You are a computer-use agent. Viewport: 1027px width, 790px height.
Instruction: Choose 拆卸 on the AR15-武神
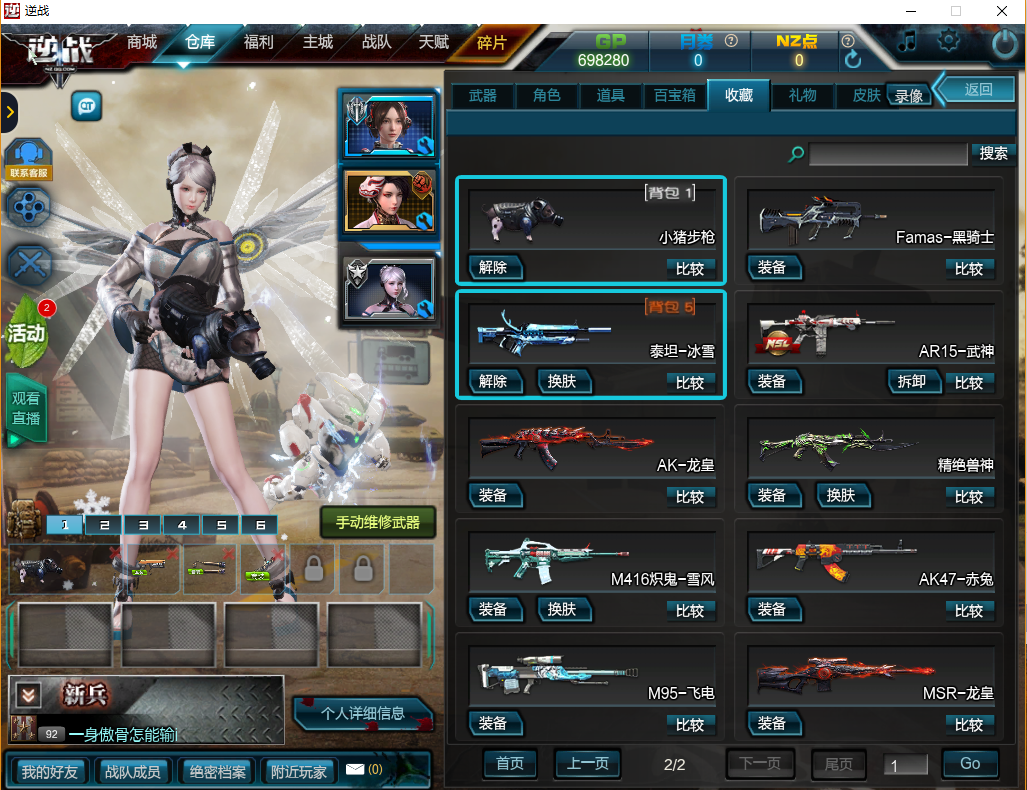click(x=912, y=381)
